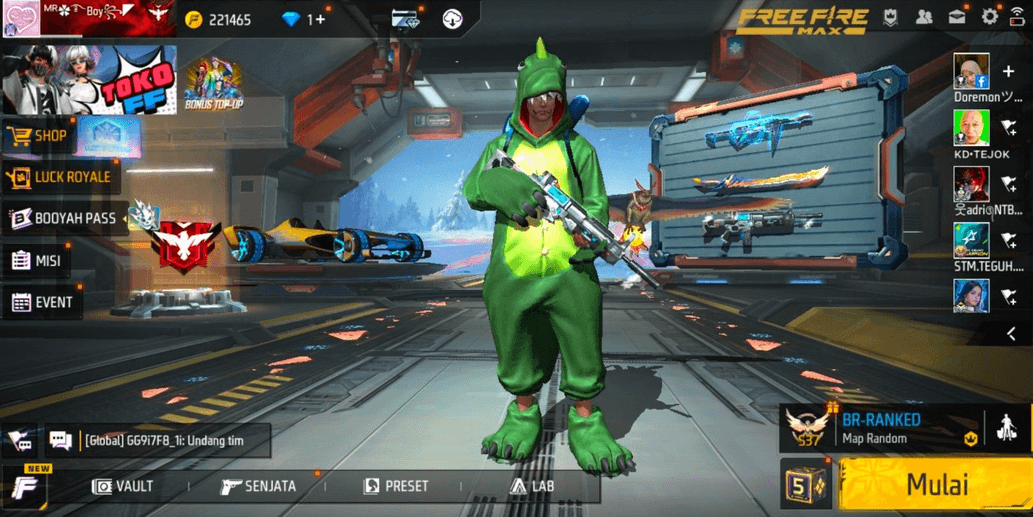Open the settings gear icon
This screenshot has height=517, width=1033.
tap(989, 17)
